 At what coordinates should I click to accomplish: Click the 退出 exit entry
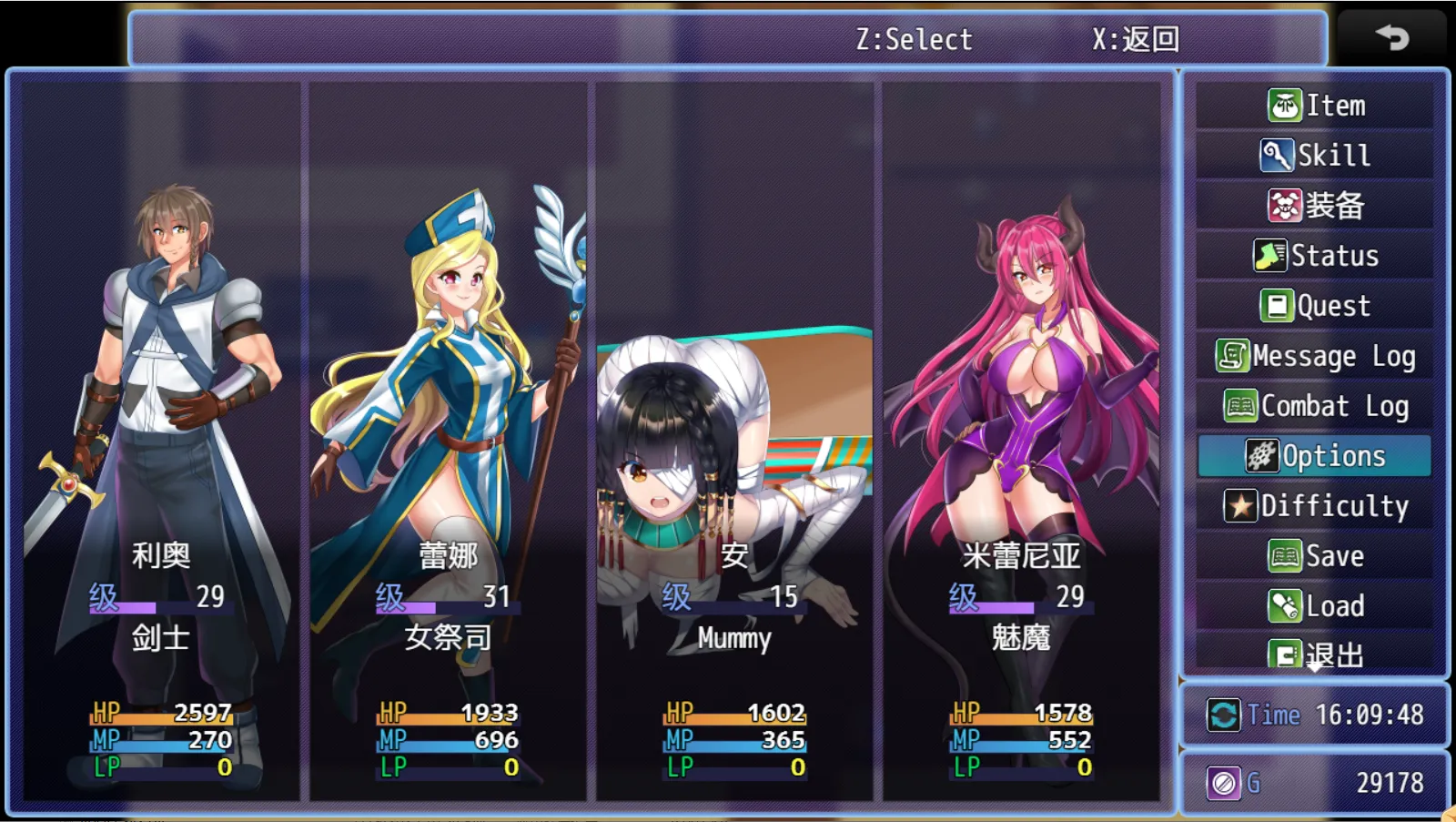pyautogui.click(x=1315, y=654)
